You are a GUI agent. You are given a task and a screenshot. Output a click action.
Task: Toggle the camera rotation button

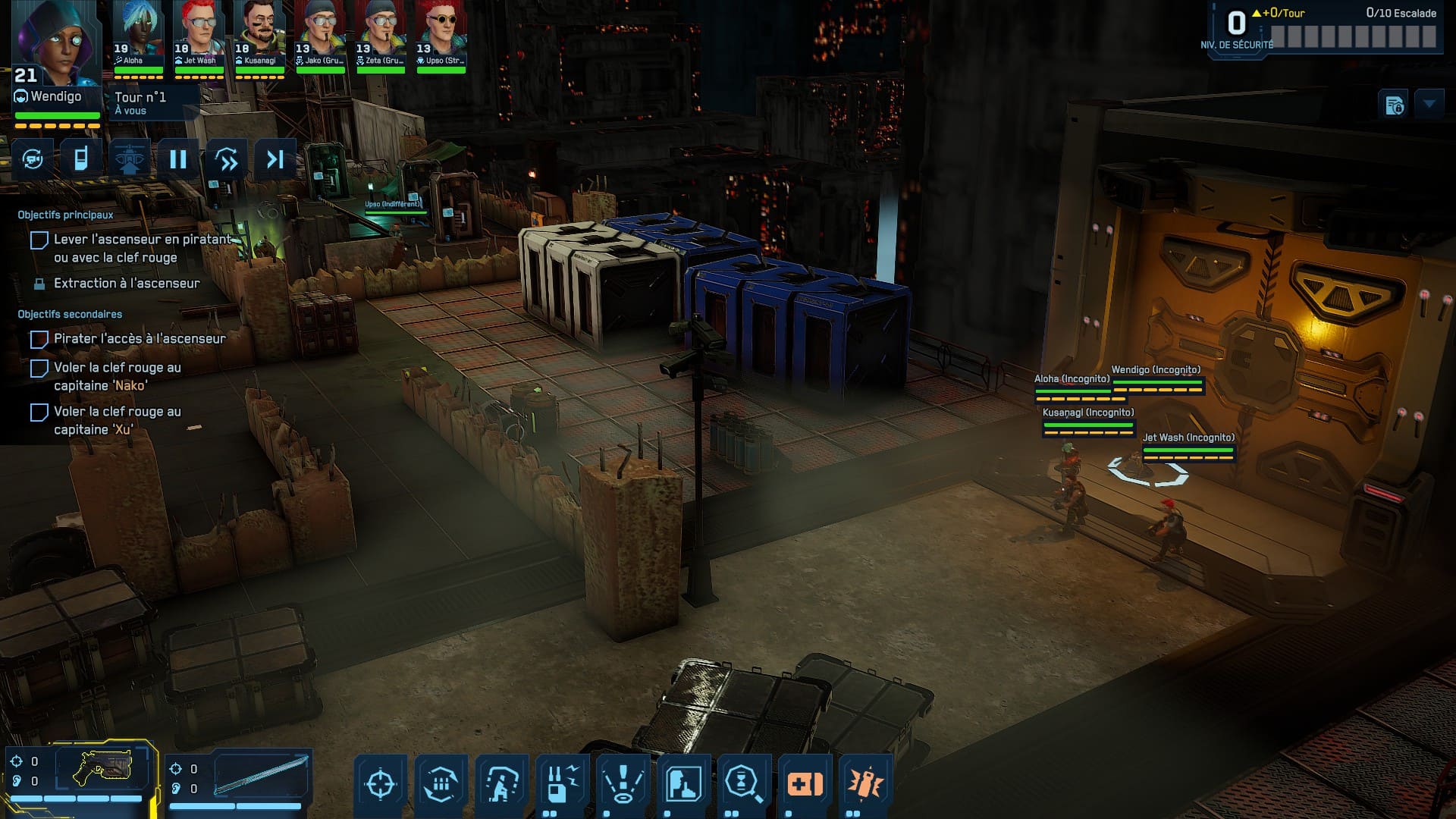[33, 159]
